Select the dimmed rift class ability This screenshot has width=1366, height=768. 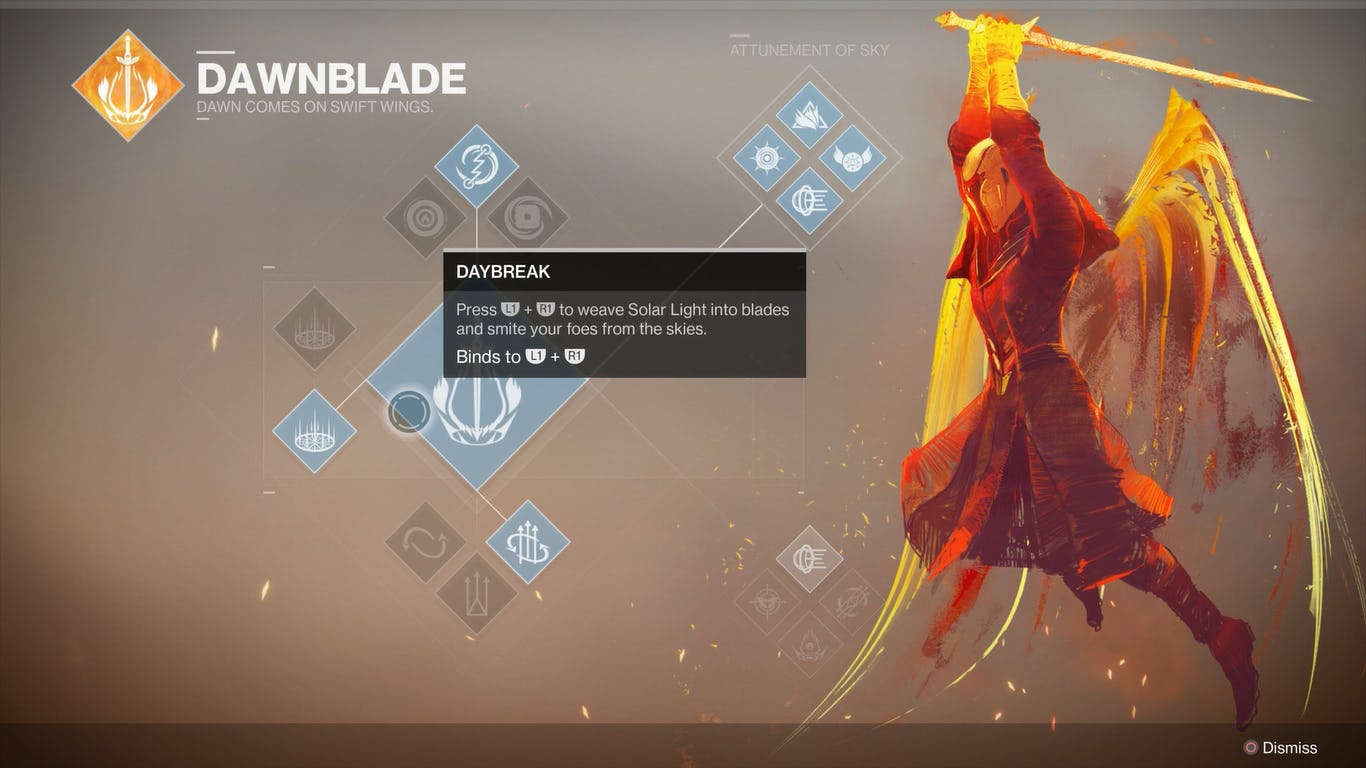(314, 329)
